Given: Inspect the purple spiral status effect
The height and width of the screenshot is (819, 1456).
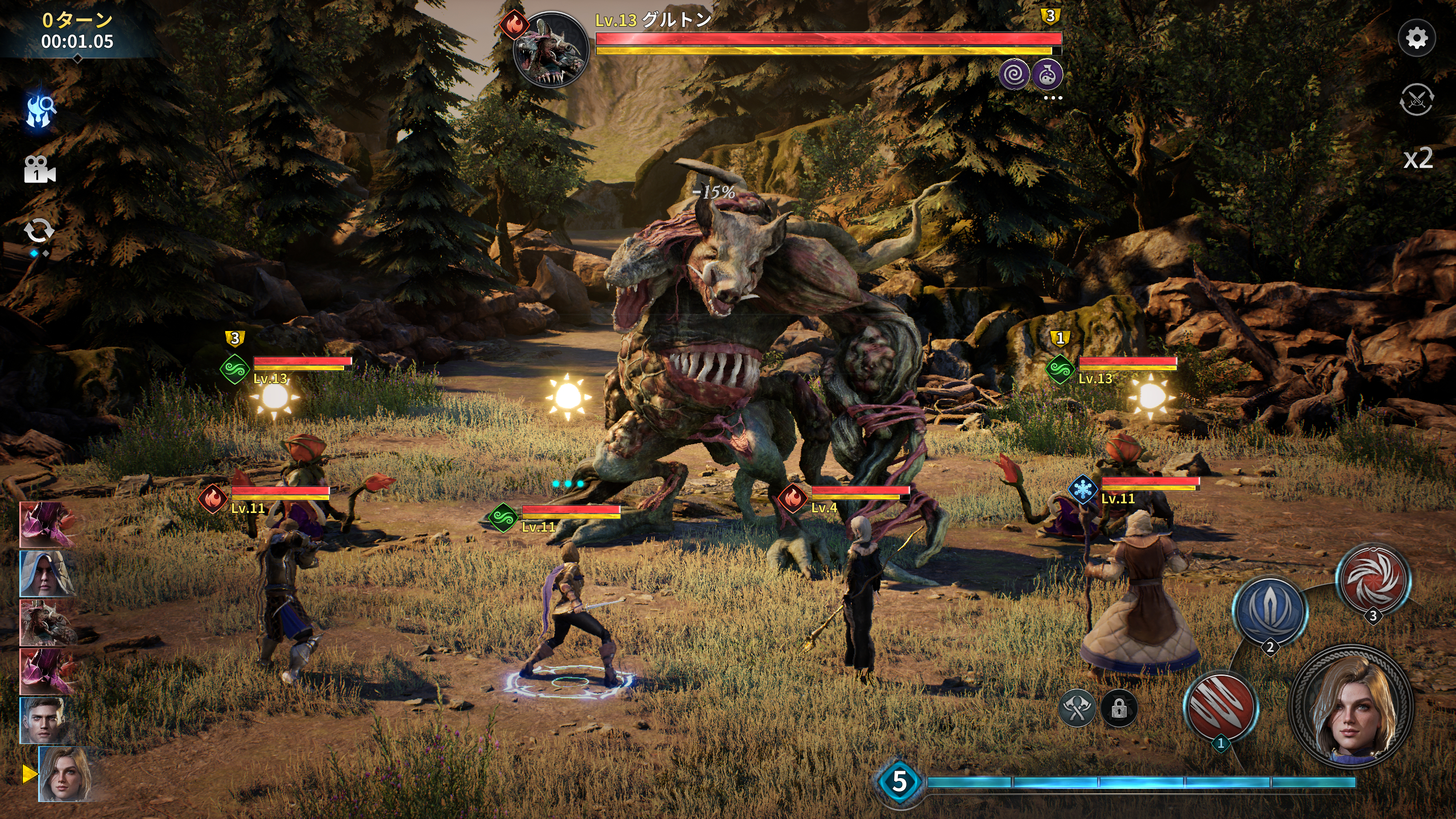Looking at the screenshot, I should (x=1014, y=75).
